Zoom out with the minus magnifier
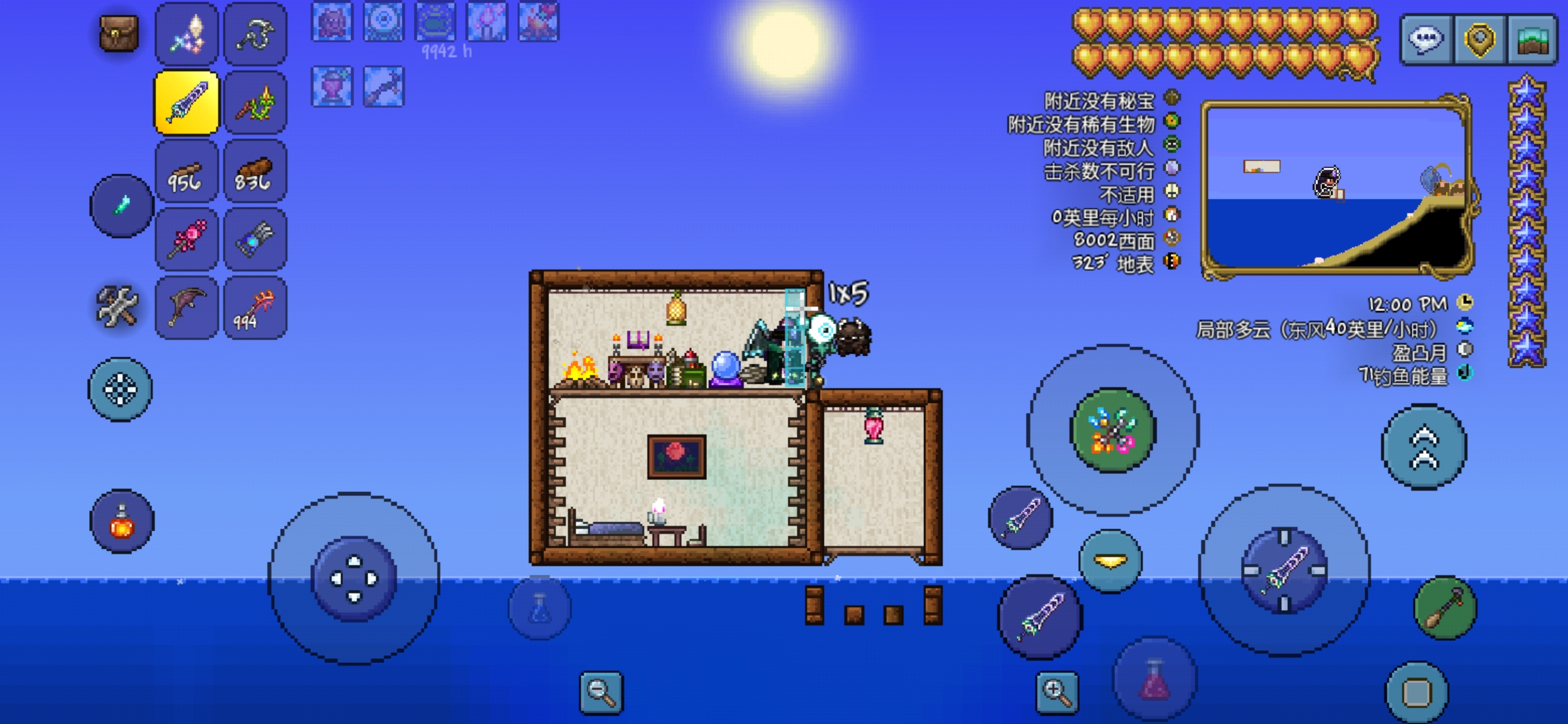Image resolution: width=1568 pixels, height=724 pixels. 600,692
